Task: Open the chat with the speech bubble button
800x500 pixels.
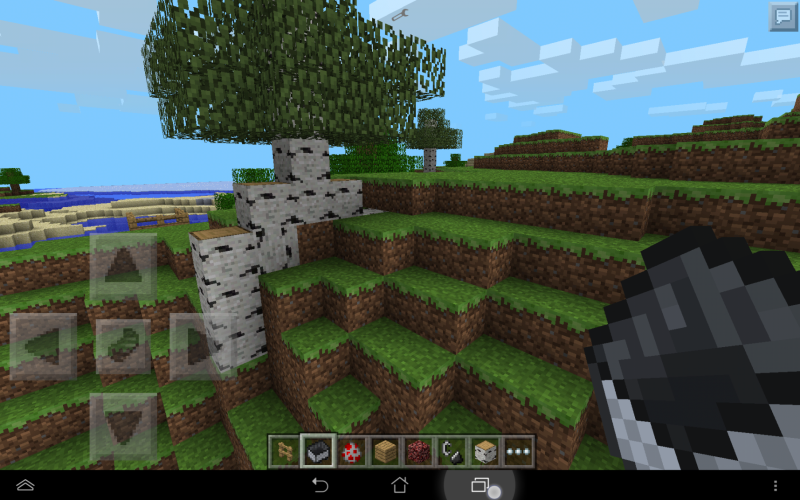Action: [782, 16]
